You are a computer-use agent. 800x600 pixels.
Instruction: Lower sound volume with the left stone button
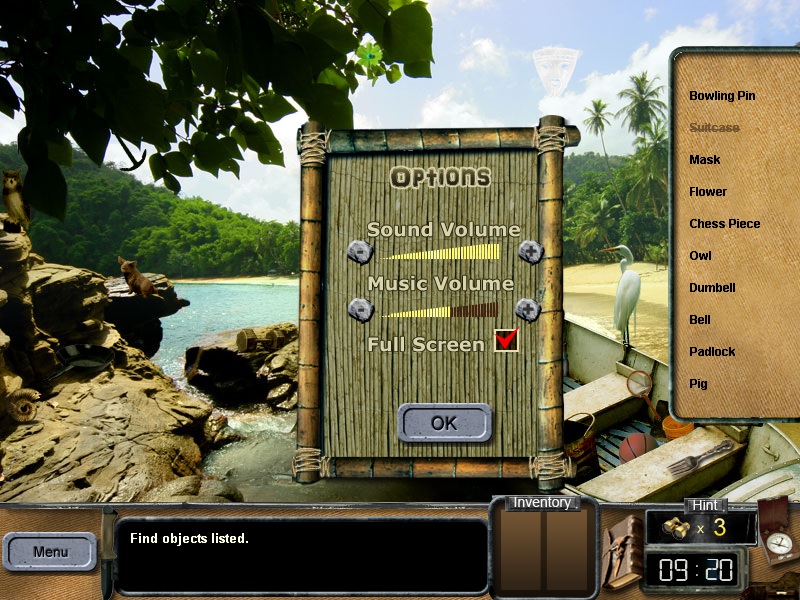pyautogui.click(x=360, y=252)
